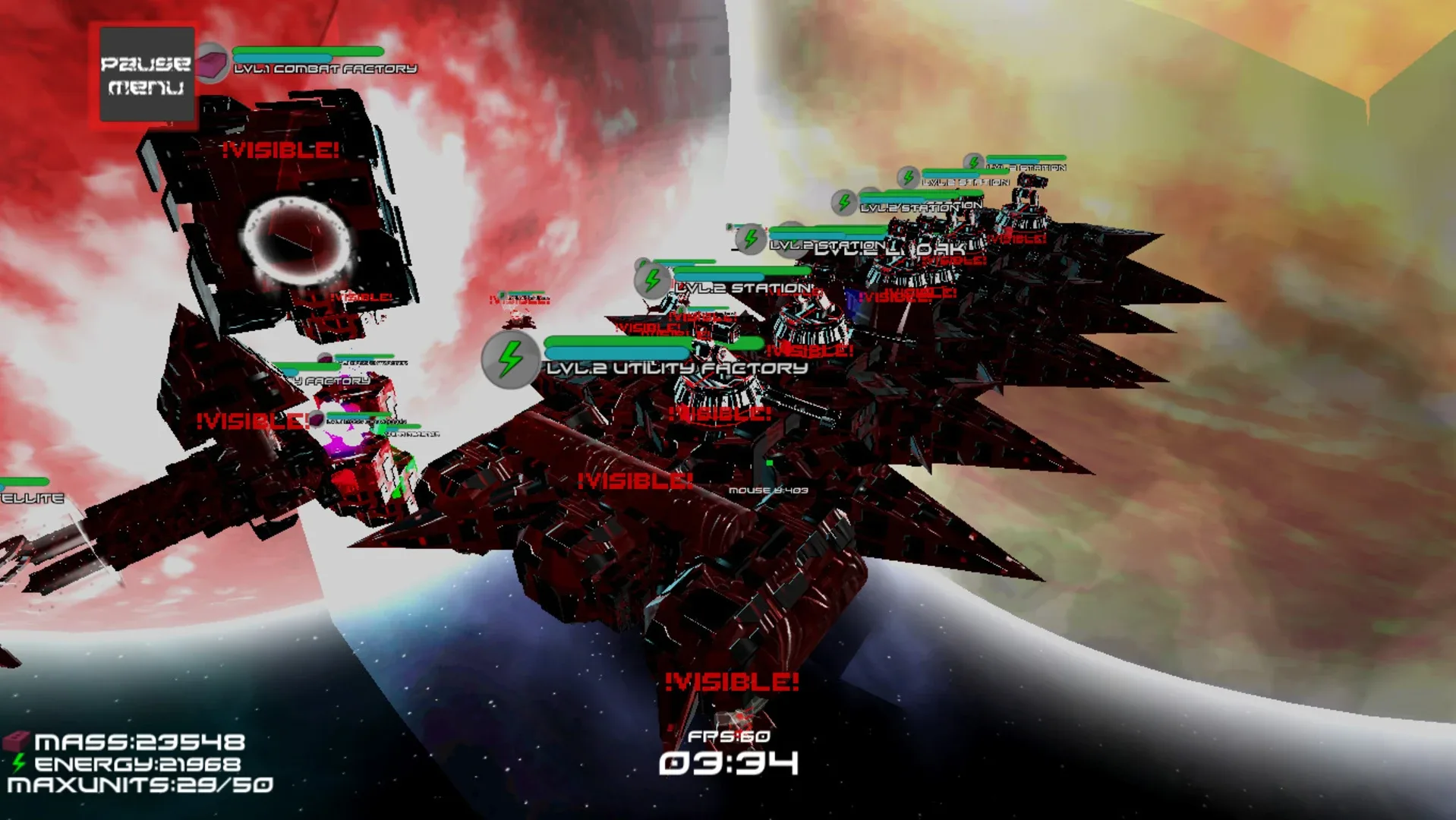
Task: Expand the Satellite status label on the left edge
Action: (30, 497)
